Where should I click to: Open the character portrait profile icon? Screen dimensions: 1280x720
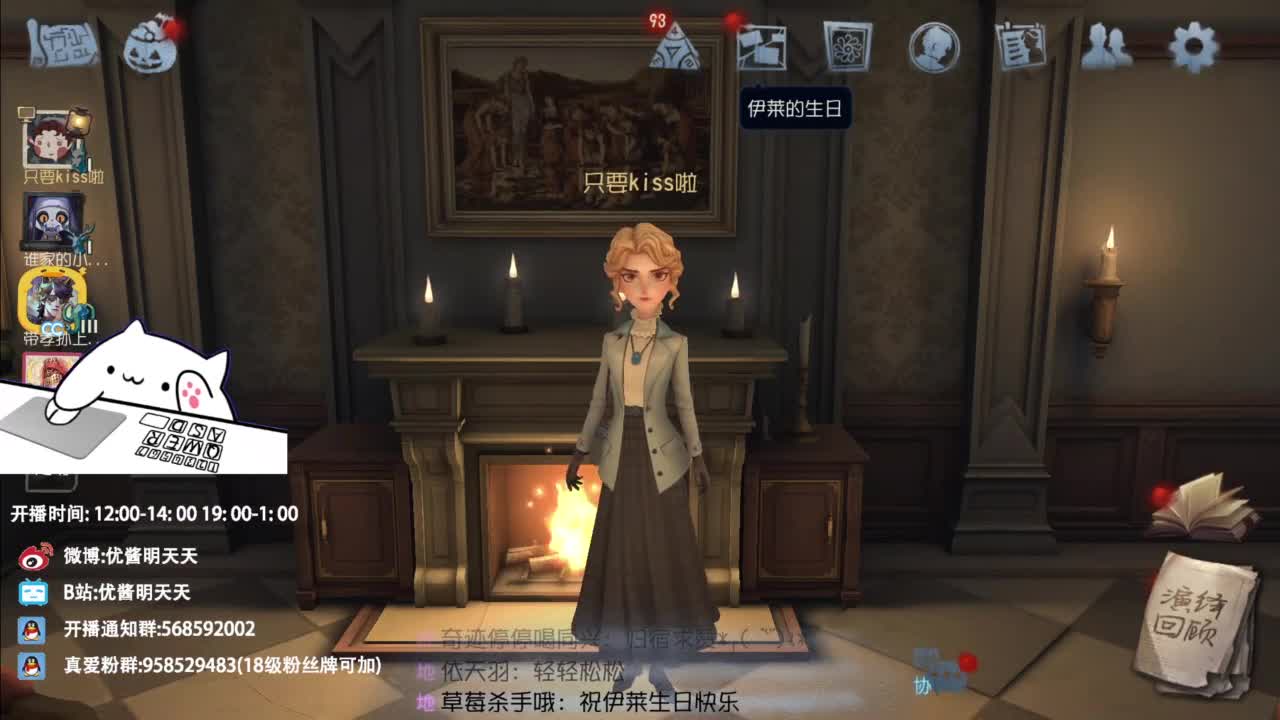930,45
